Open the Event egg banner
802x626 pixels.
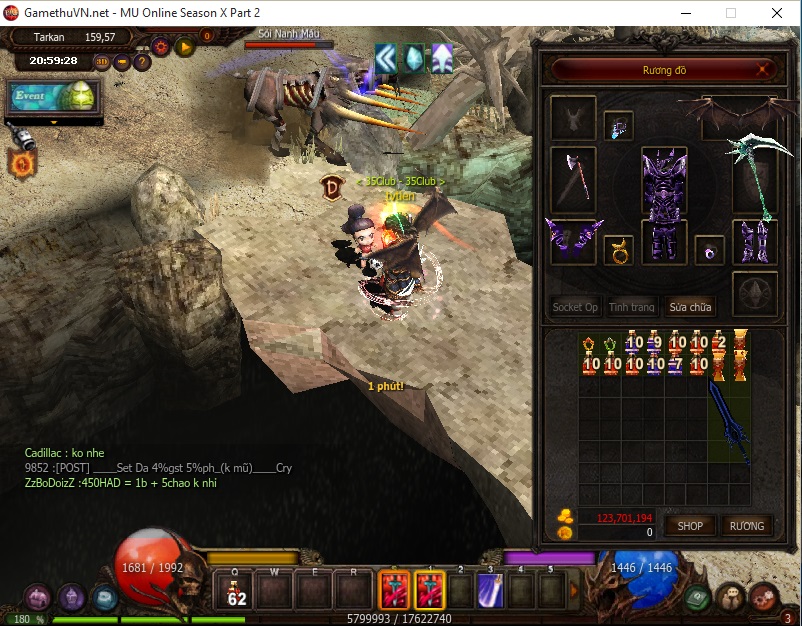[51, 97]
